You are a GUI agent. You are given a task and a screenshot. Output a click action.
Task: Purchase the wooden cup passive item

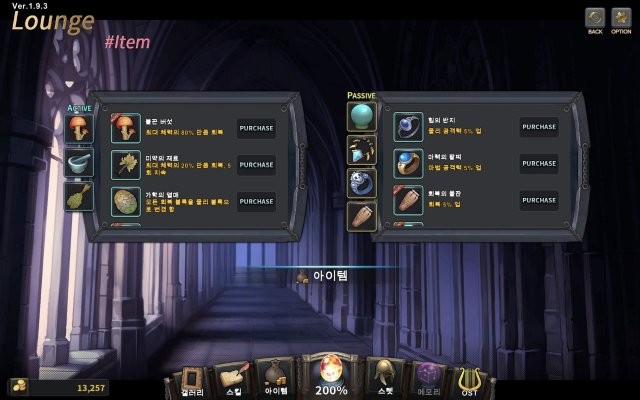click(538, 200)
